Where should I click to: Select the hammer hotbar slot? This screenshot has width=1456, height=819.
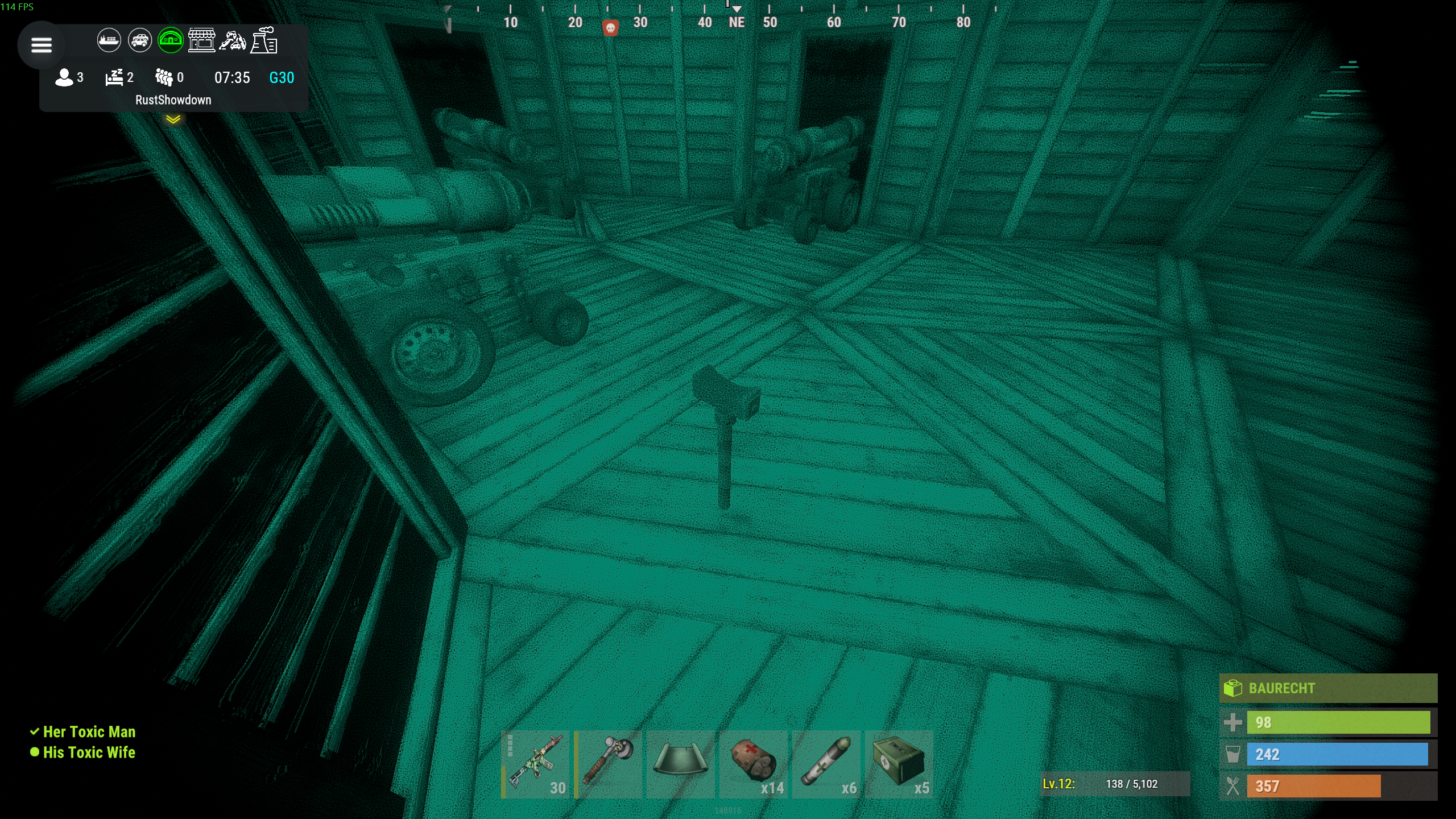(x=608, y=764)
